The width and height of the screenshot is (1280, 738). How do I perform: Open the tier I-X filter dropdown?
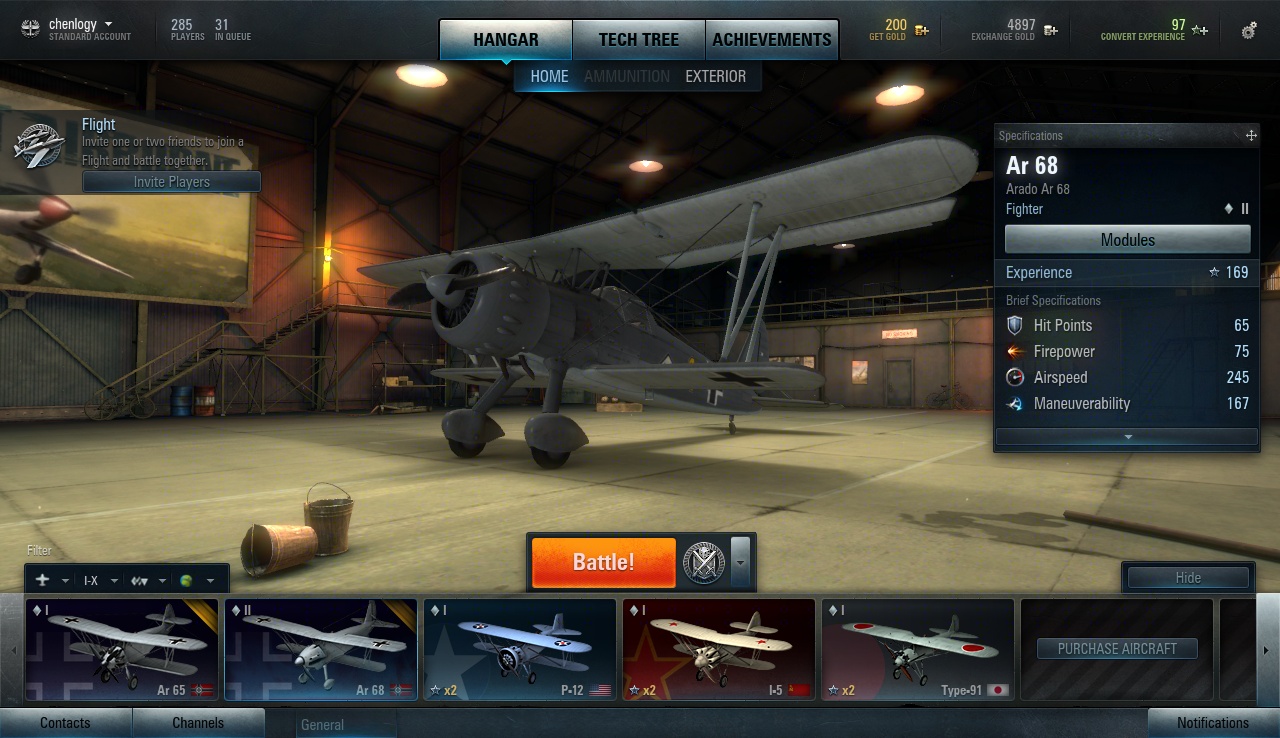pos(100,581)
